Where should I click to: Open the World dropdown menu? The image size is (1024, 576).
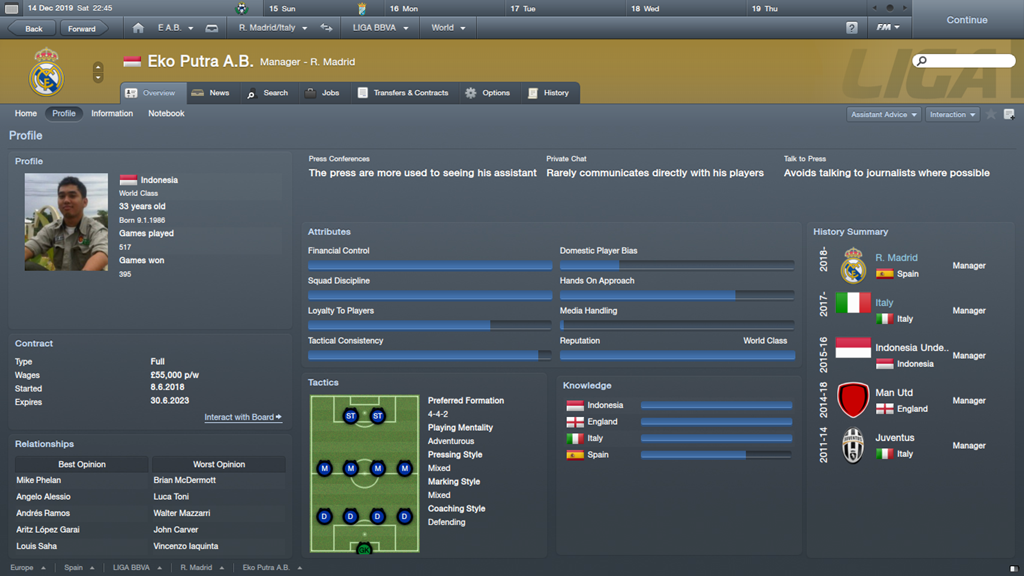[448, 28]
